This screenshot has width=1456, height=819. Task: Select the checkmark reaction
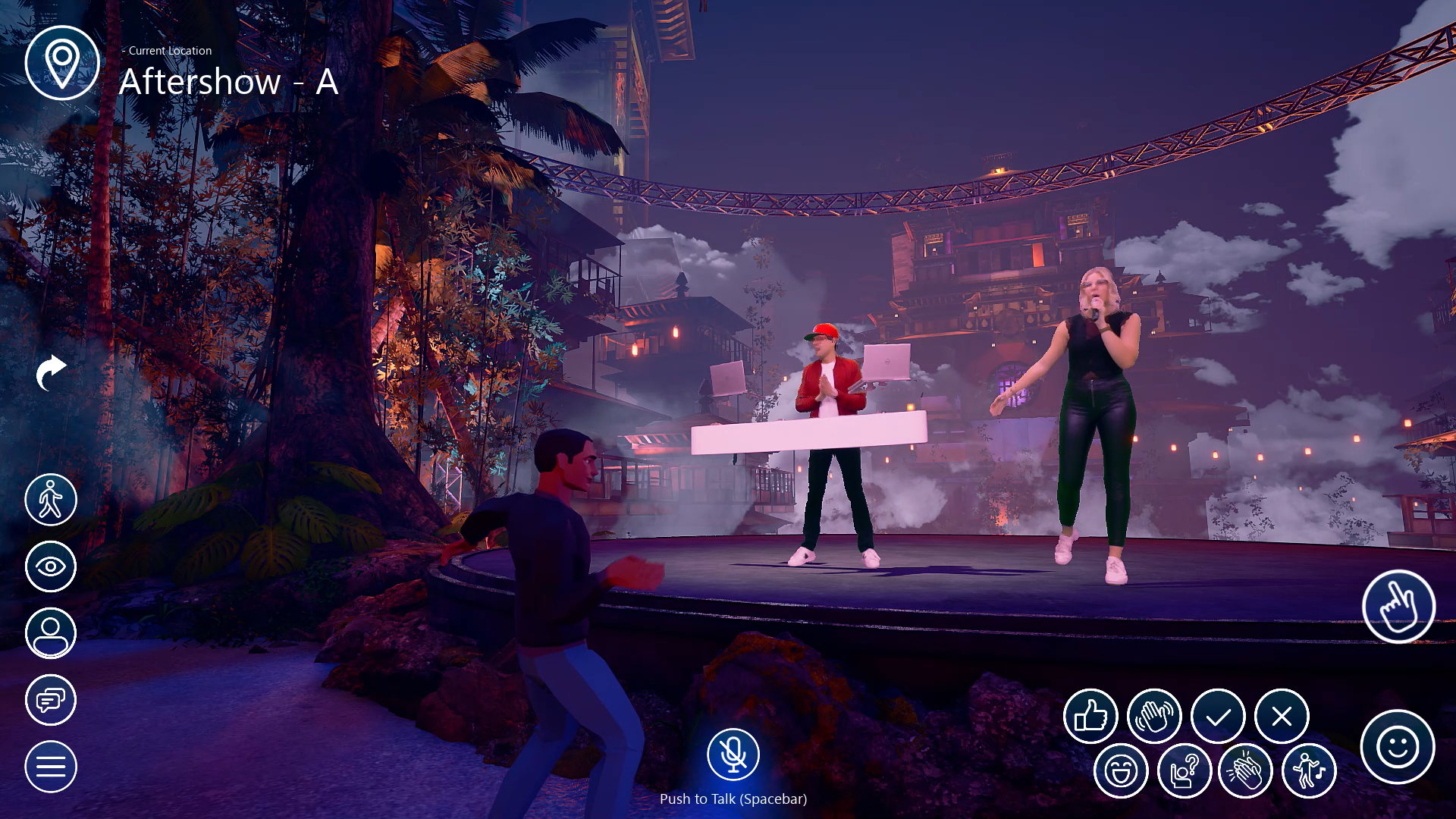pos(1218,716)
